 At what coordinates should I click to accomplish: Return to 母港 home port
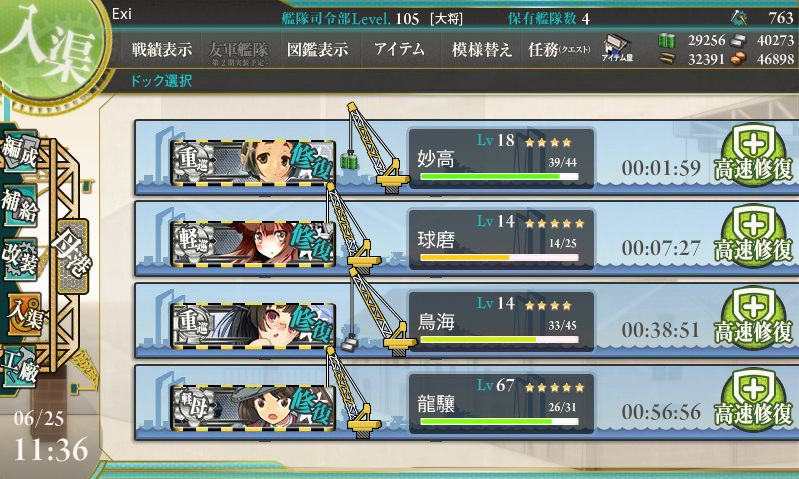[72, 261]
